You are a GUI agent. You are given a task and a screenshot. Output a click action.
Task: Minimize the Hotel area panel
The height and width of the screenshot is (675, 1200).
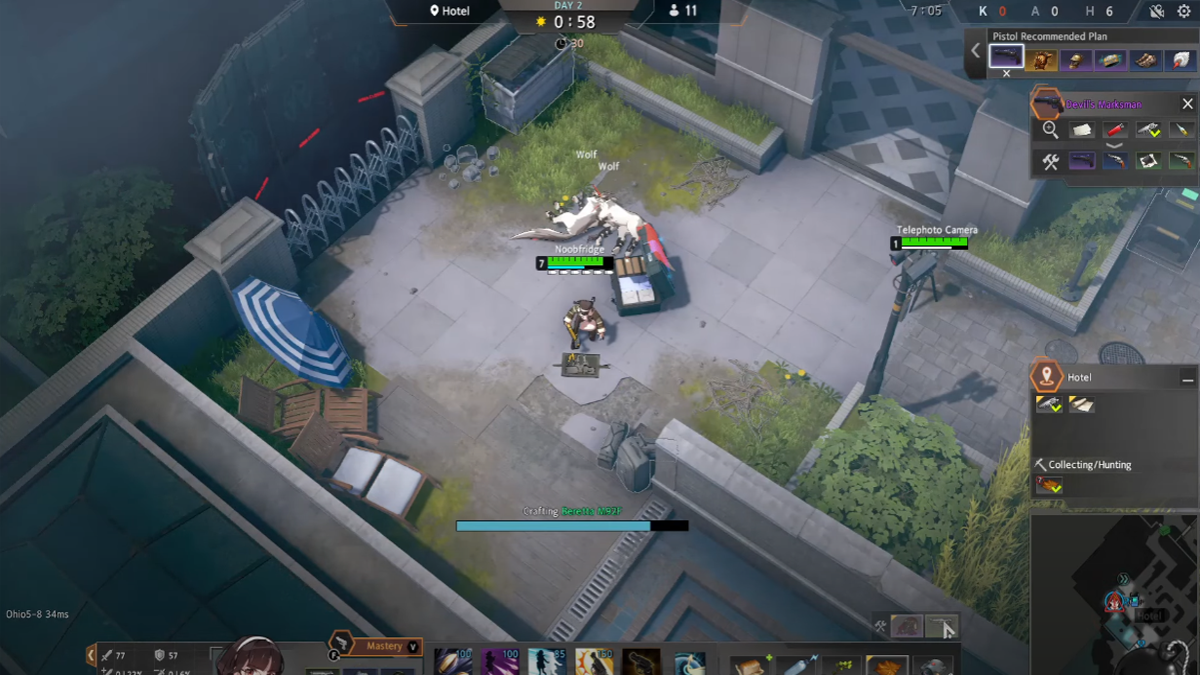[1187, 378]
